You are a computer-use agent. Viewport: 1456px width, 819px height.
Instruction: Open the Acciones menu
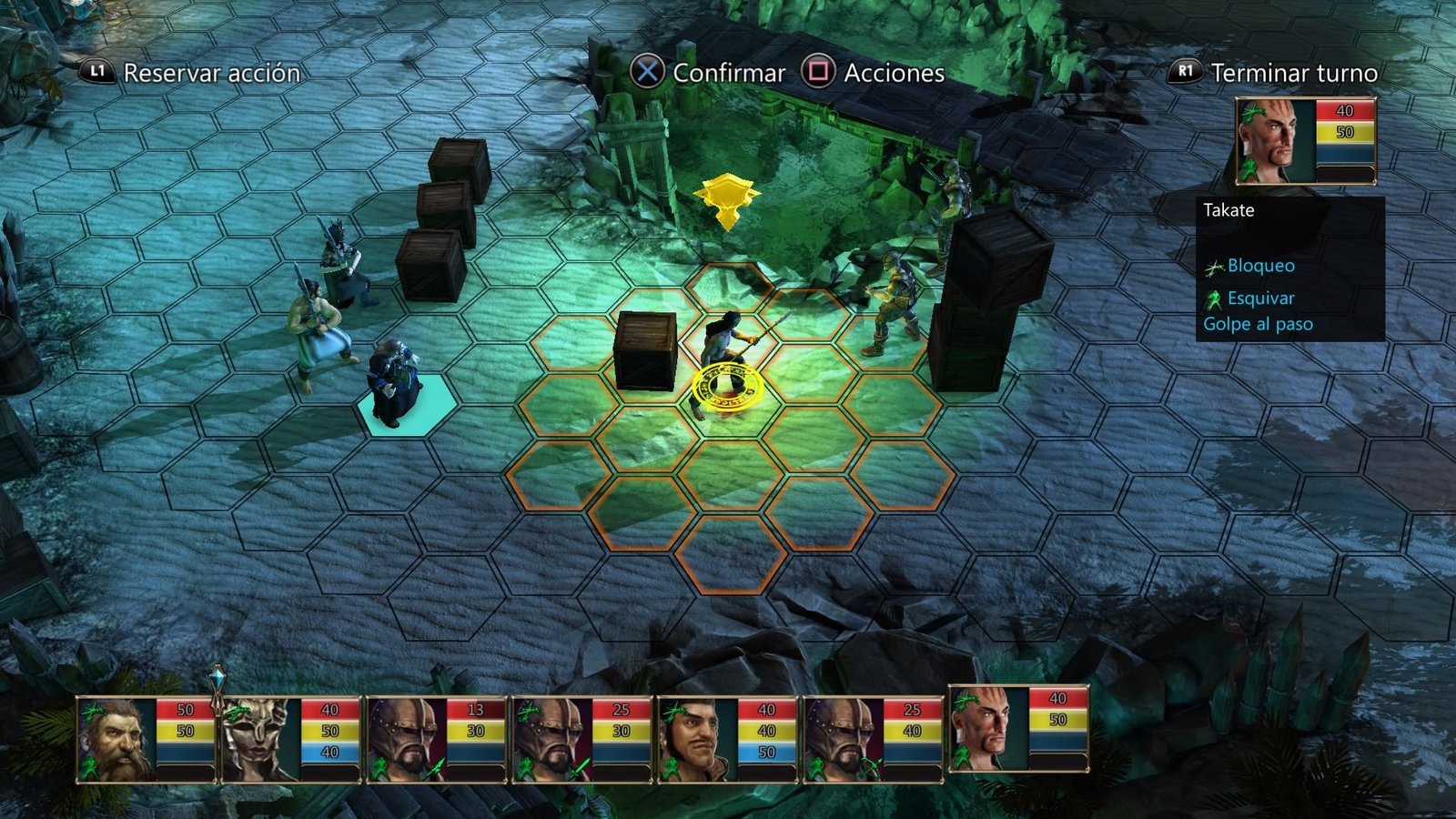point(894,73)
